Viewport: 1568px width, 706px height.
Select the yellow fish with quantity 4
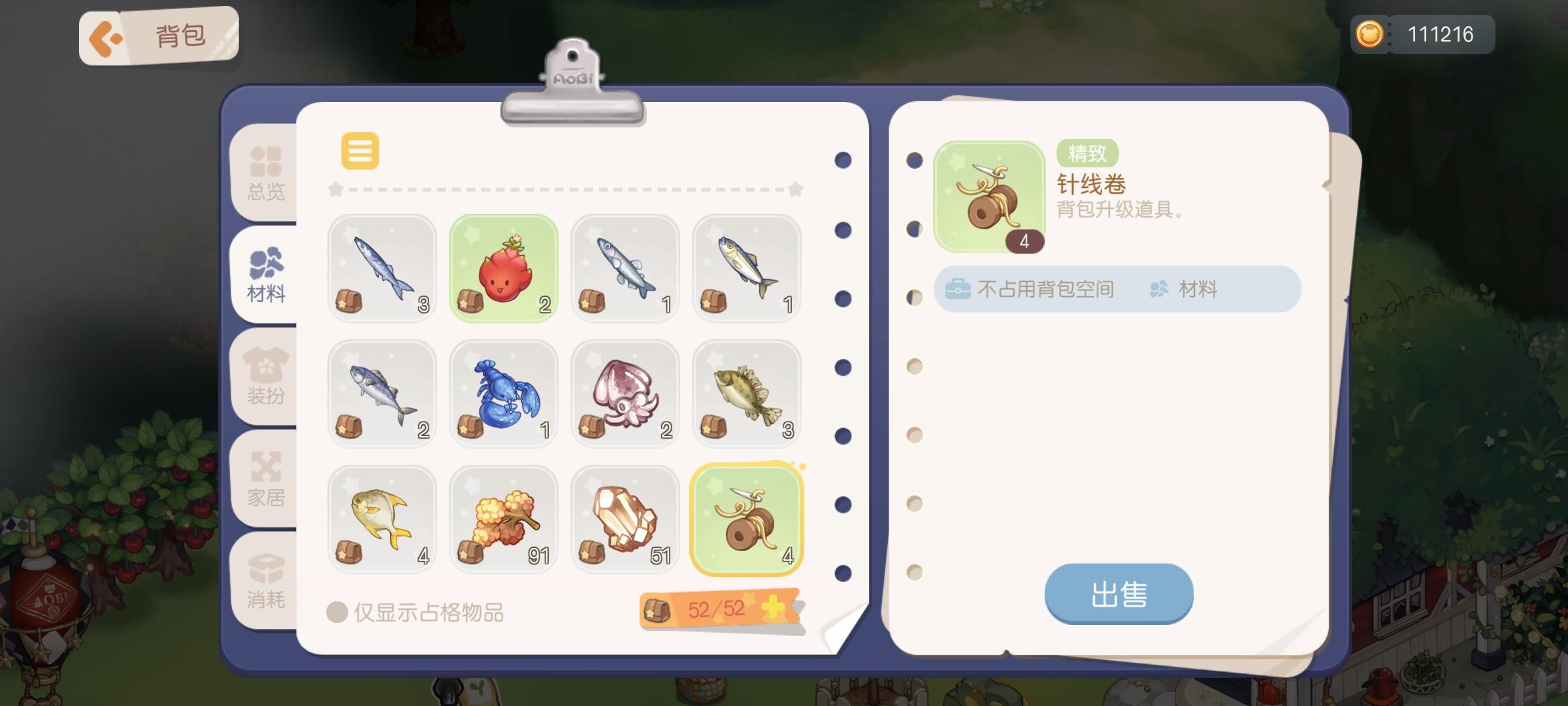tap(382, 519)
